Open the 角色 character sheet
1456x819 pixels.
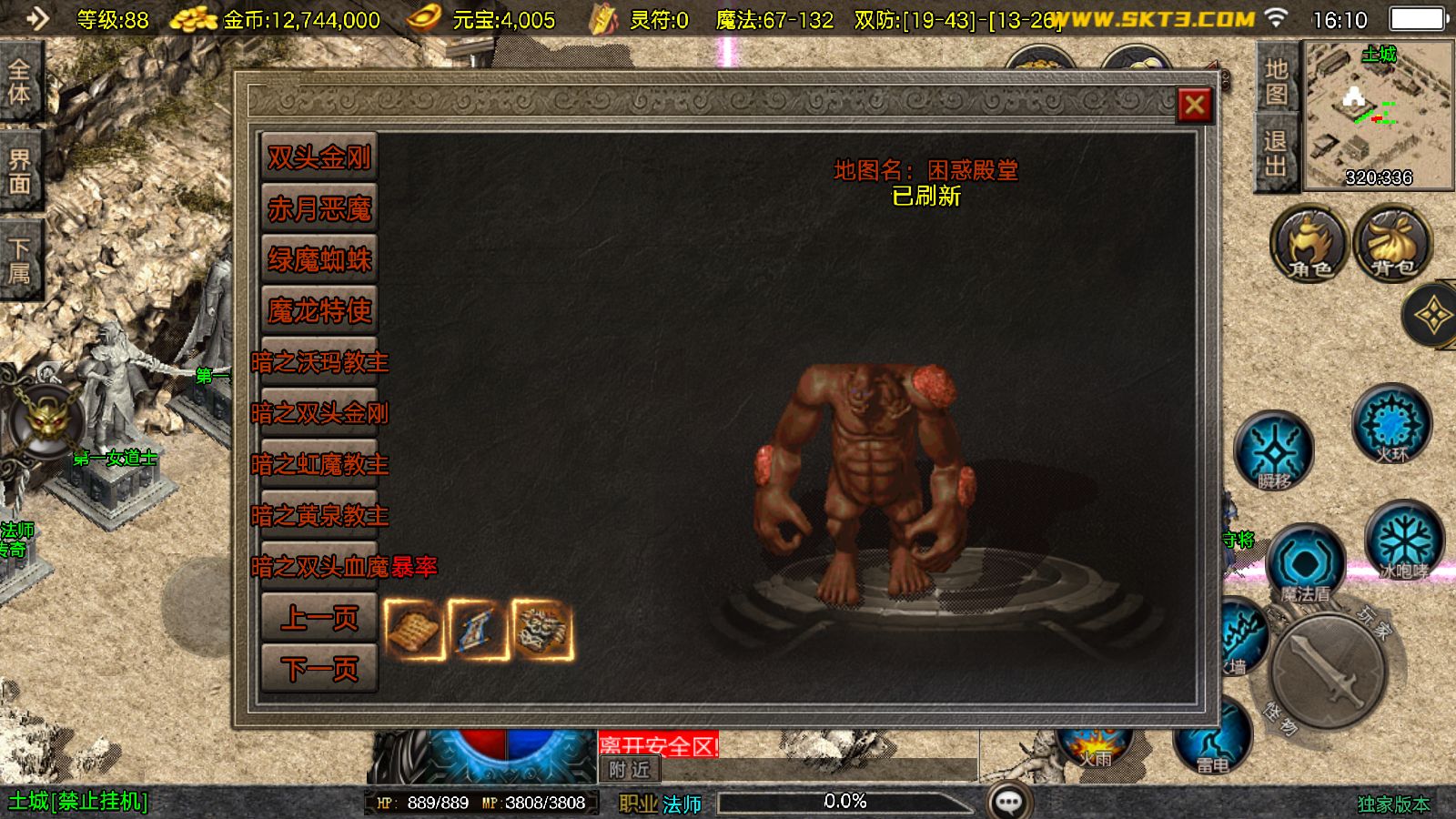tap(1309, 243)
